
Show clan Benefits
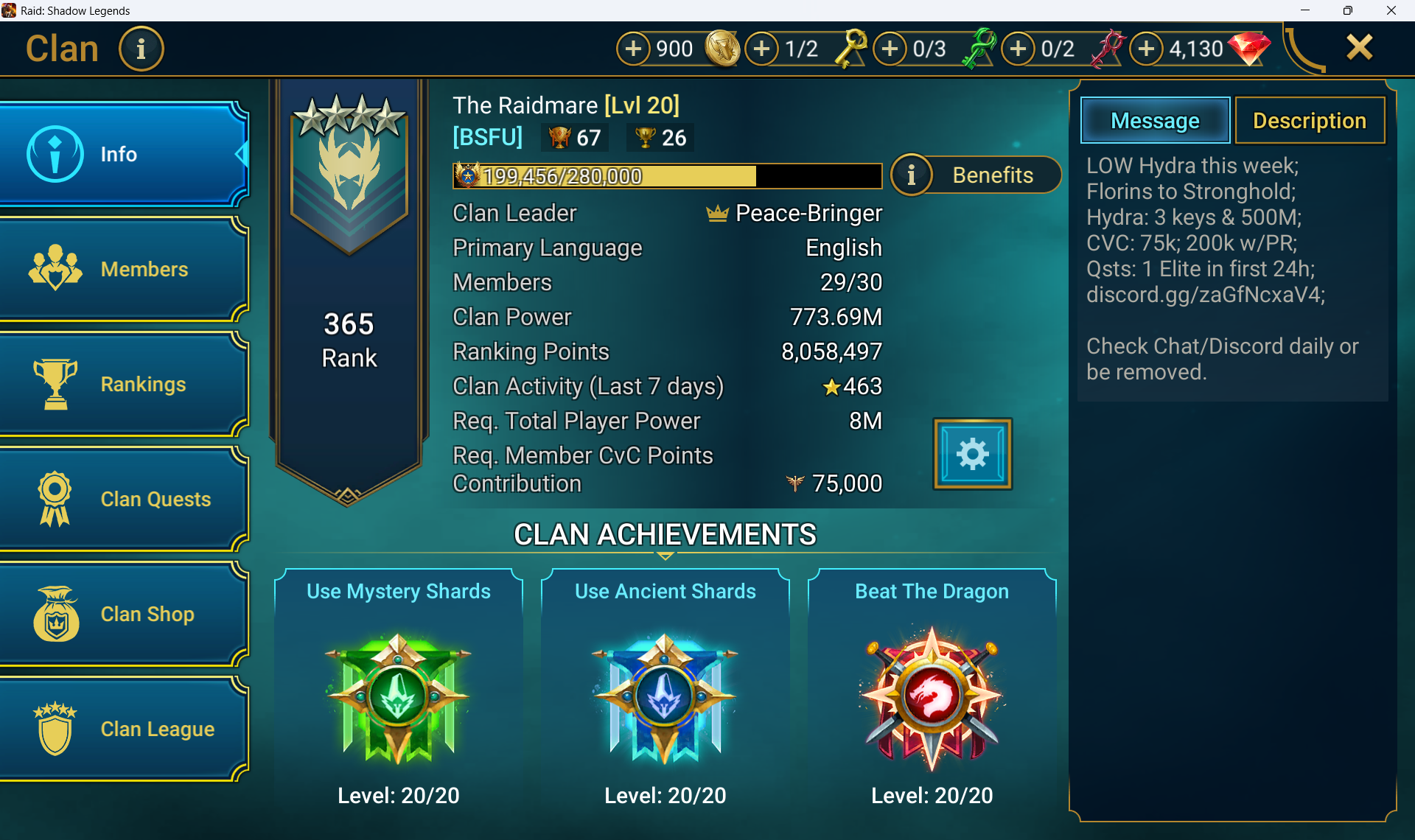(976, 175)
